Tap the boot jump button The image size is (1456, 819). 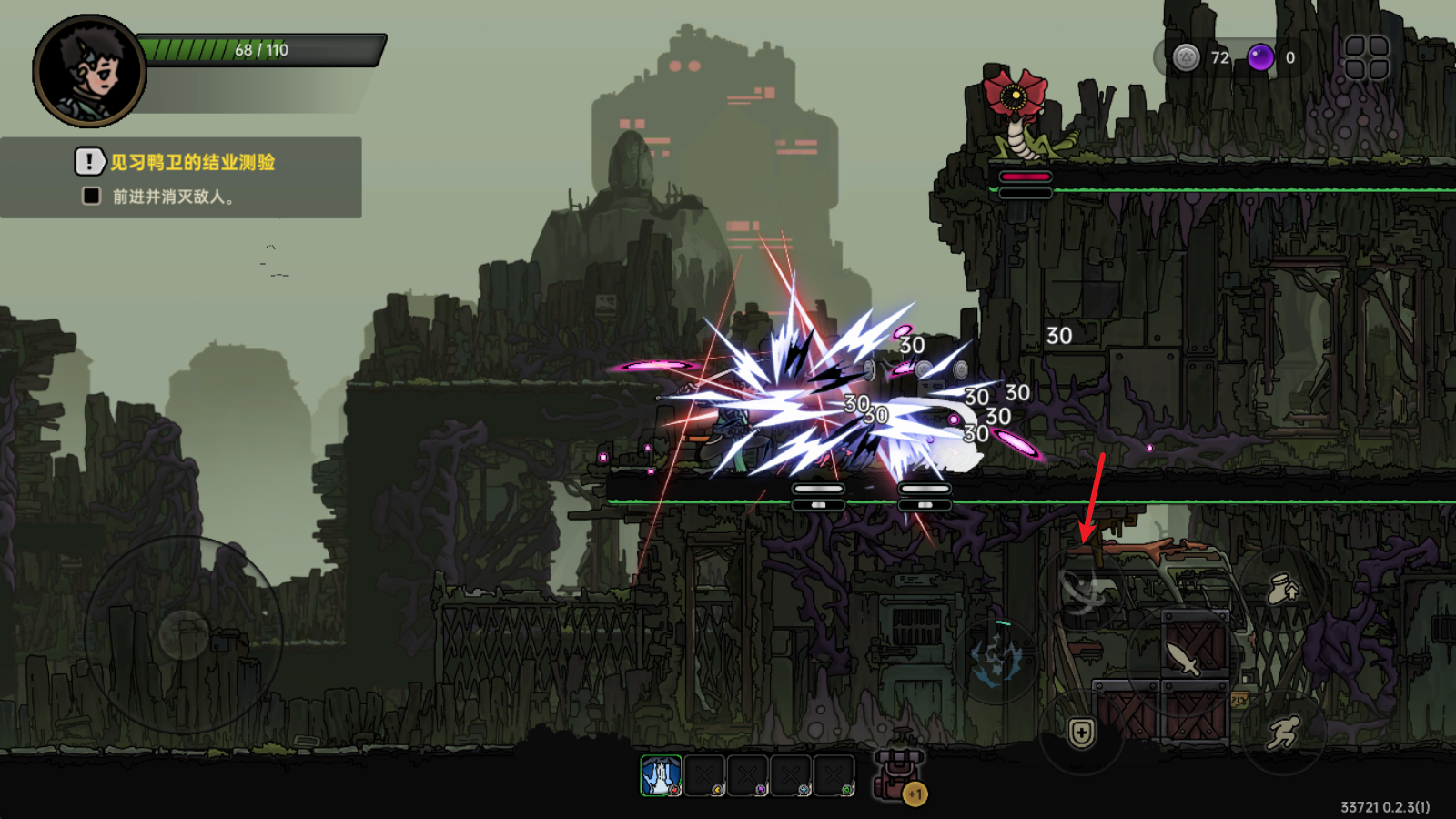1283,590
